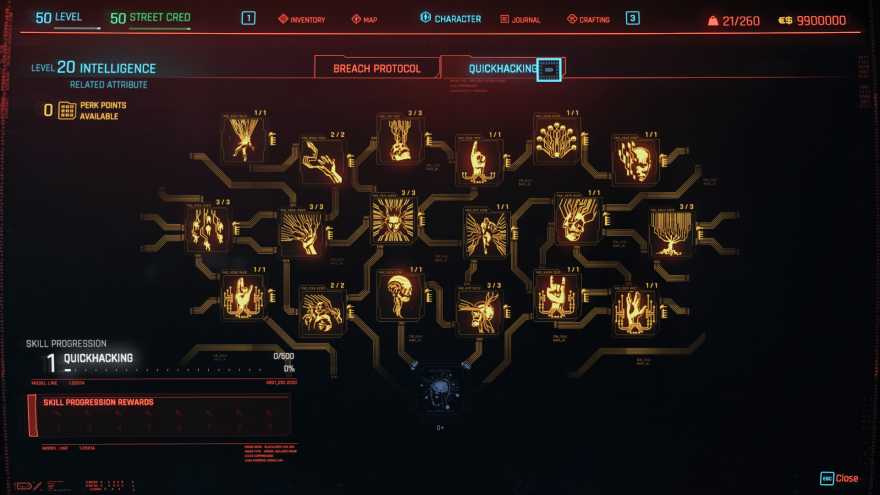This screenshot has width=880, height=495.
Task: Close the perk screen
Action: [x=839, y=478]
